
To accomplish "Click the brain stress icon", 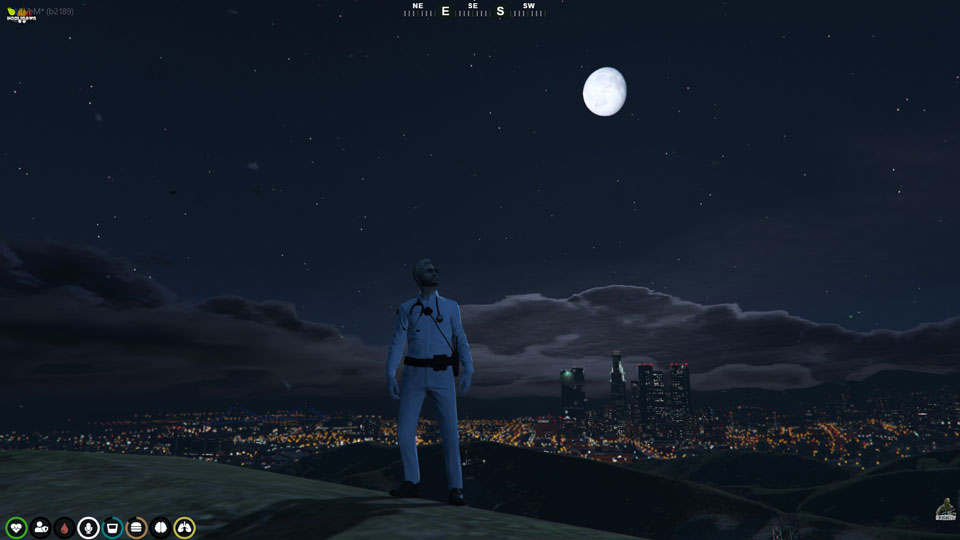I will point(160,527).
